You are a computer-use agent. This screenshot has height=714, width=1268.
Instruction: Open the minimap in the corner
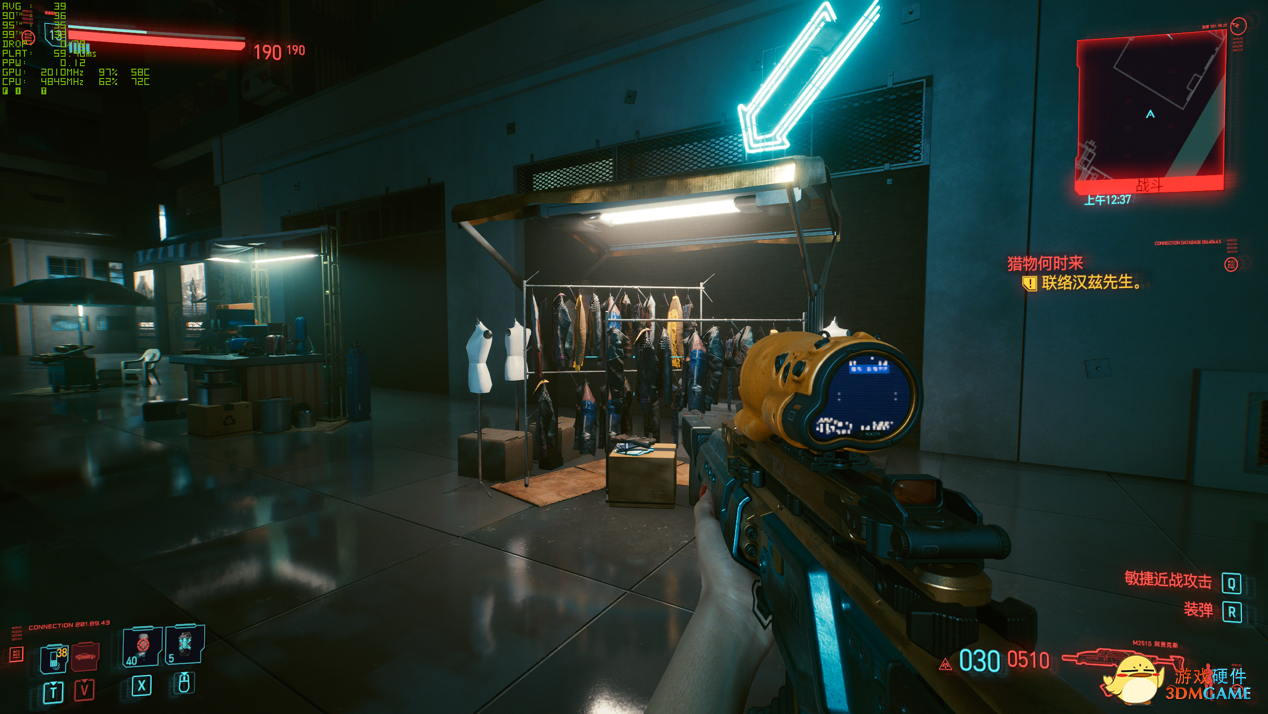(1150, 112)
